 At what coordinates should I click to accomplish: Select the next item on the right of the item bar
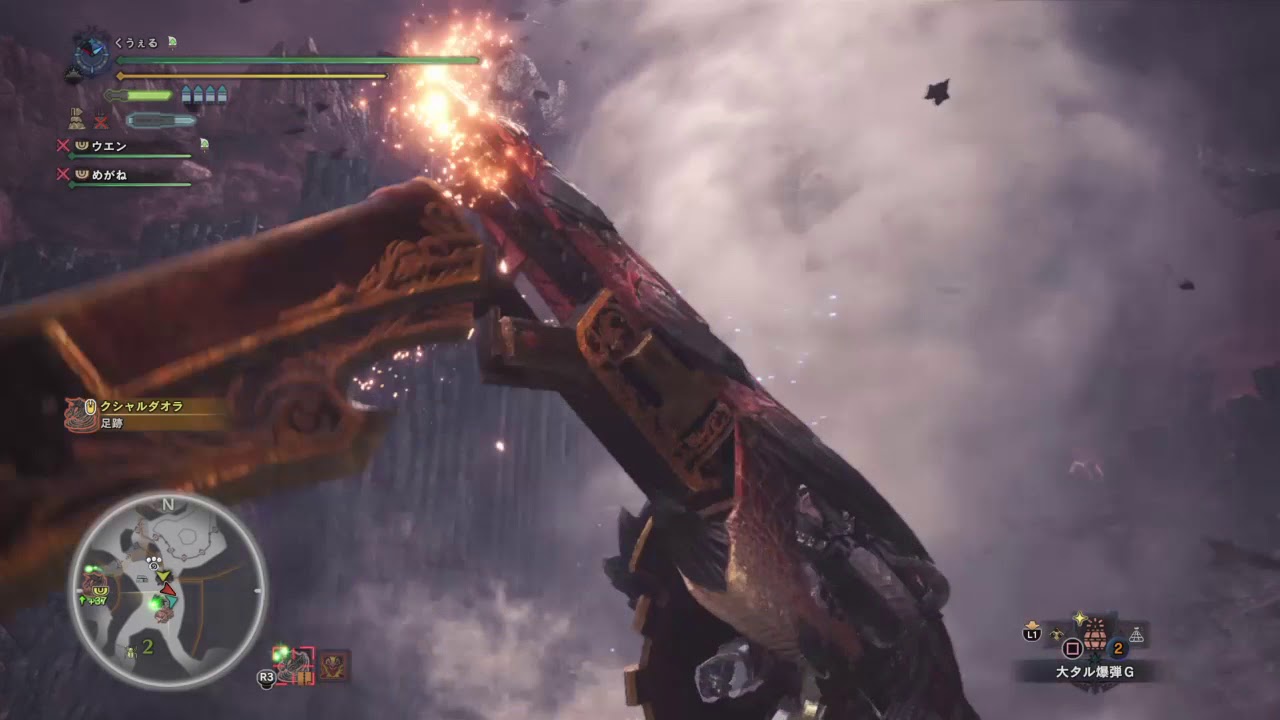[1136, 634]
